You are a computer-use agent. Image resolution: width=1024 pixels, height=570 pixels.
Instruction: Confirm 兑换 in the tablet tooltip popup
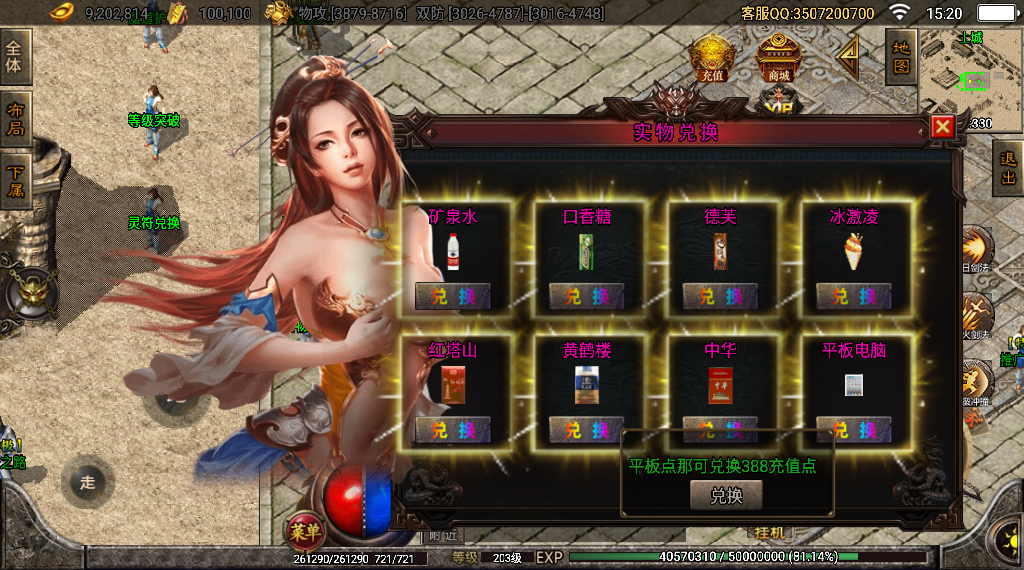pyautogui.click(x=726, y=495)
